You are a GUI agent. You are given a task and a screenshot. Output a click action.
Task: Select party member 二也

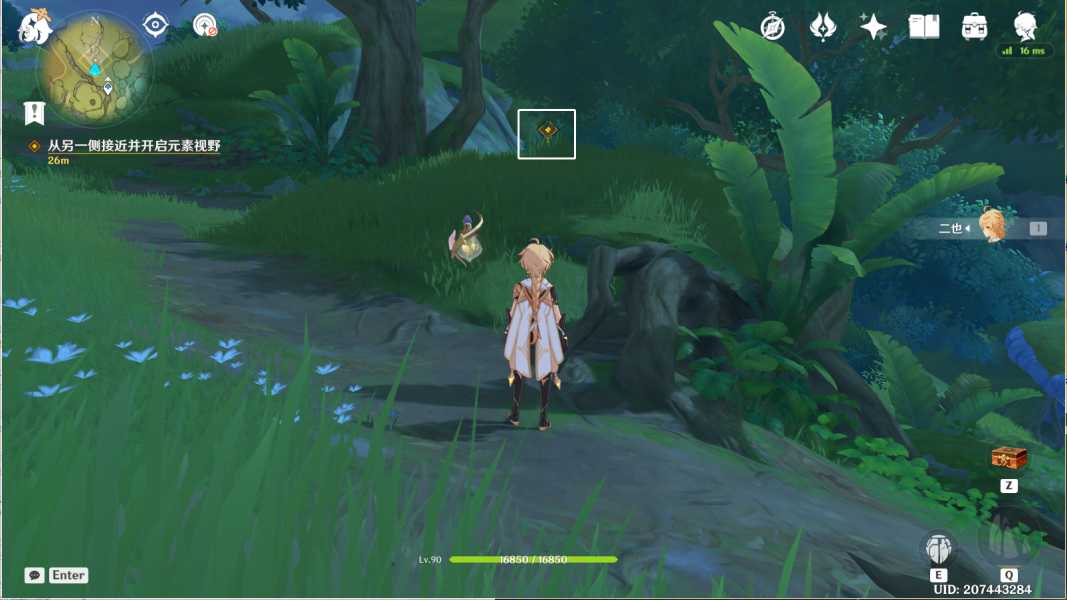point(993,228)
